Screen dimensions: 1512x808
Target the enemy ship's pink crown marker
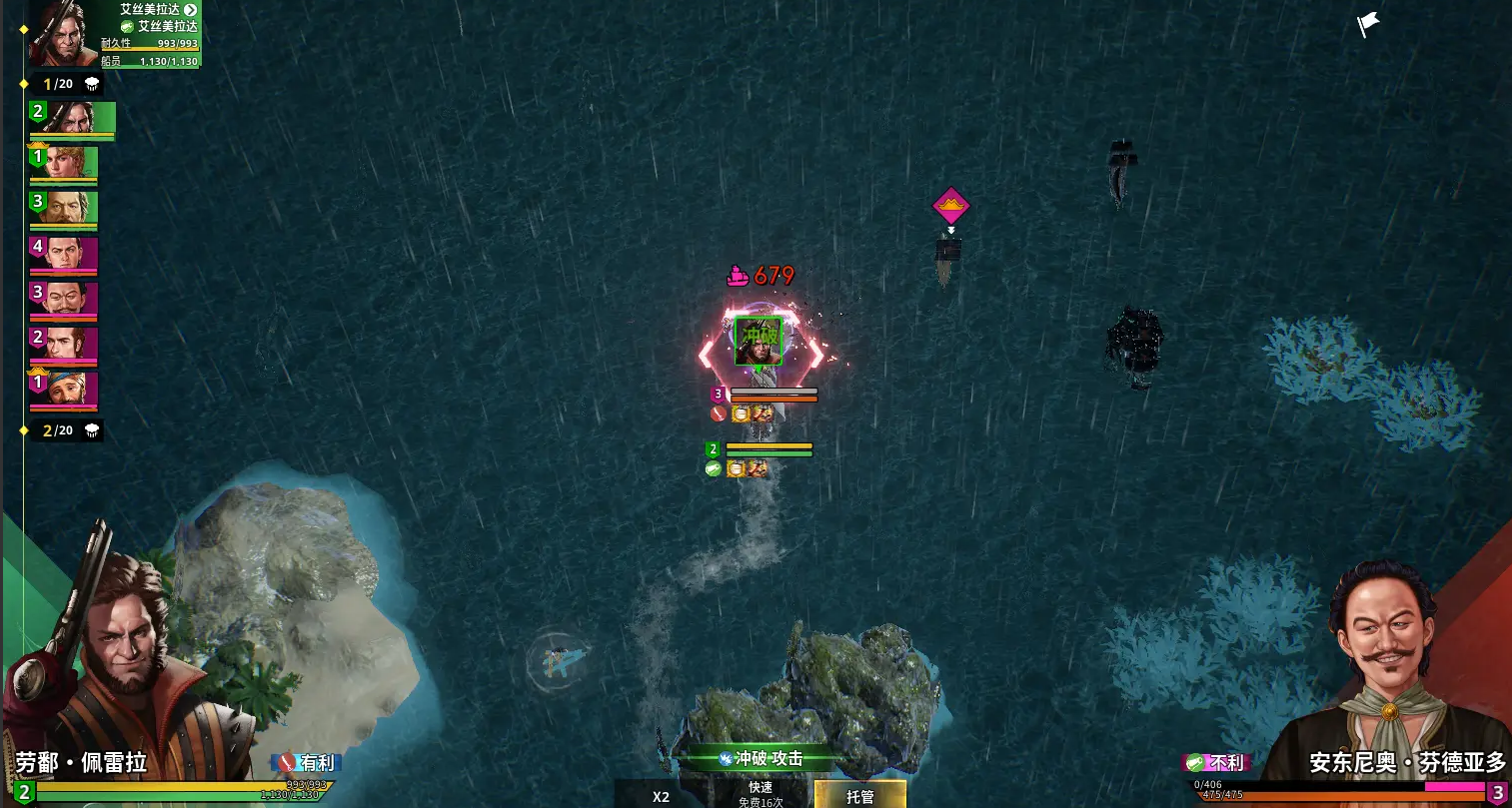[x=950, y=207]
